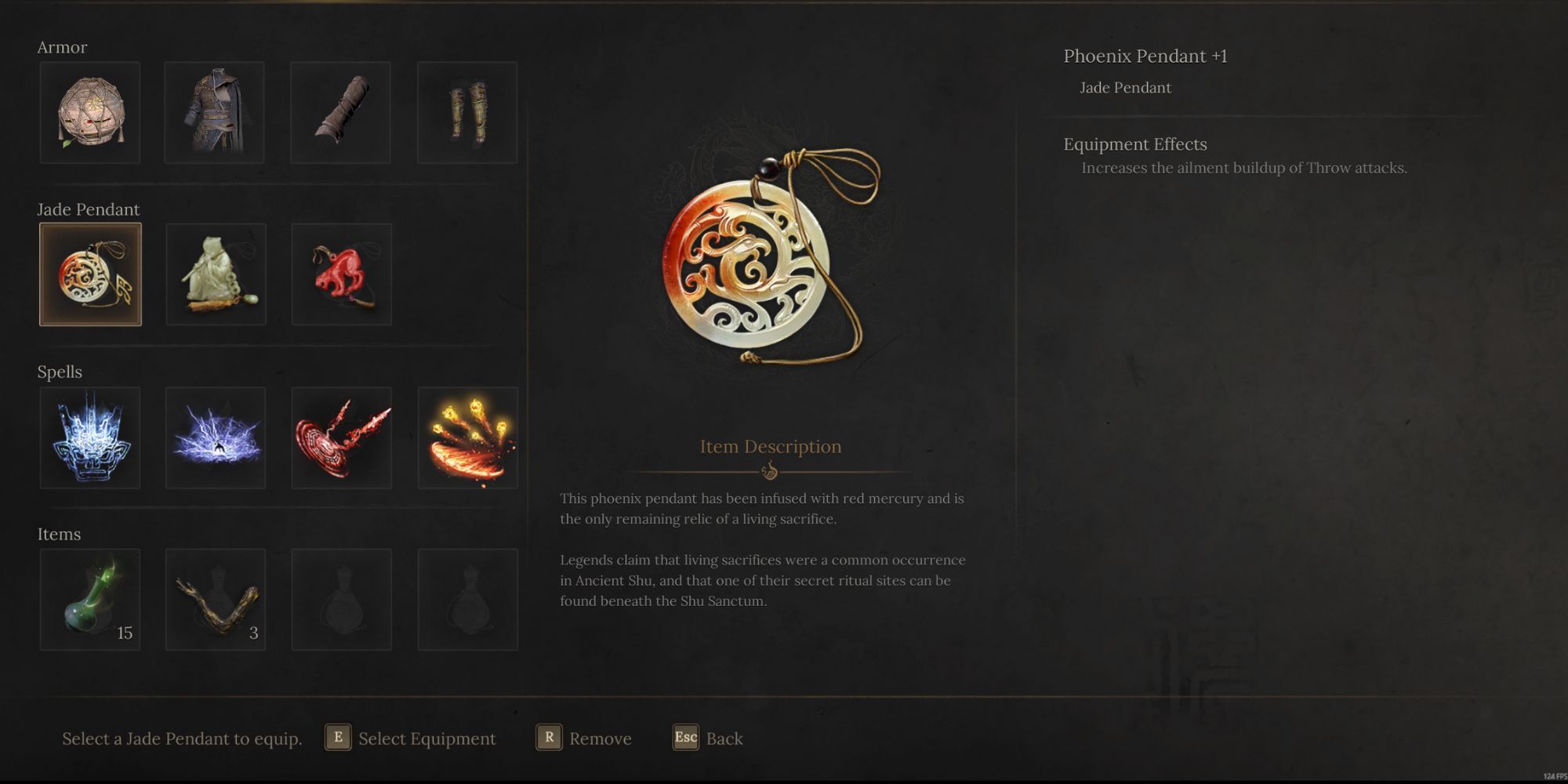The width and height of the screenshot is (1568, 784).
Task: Select the leg greaves armor icon
Action: pyautogui.click(x=467, y=111)
